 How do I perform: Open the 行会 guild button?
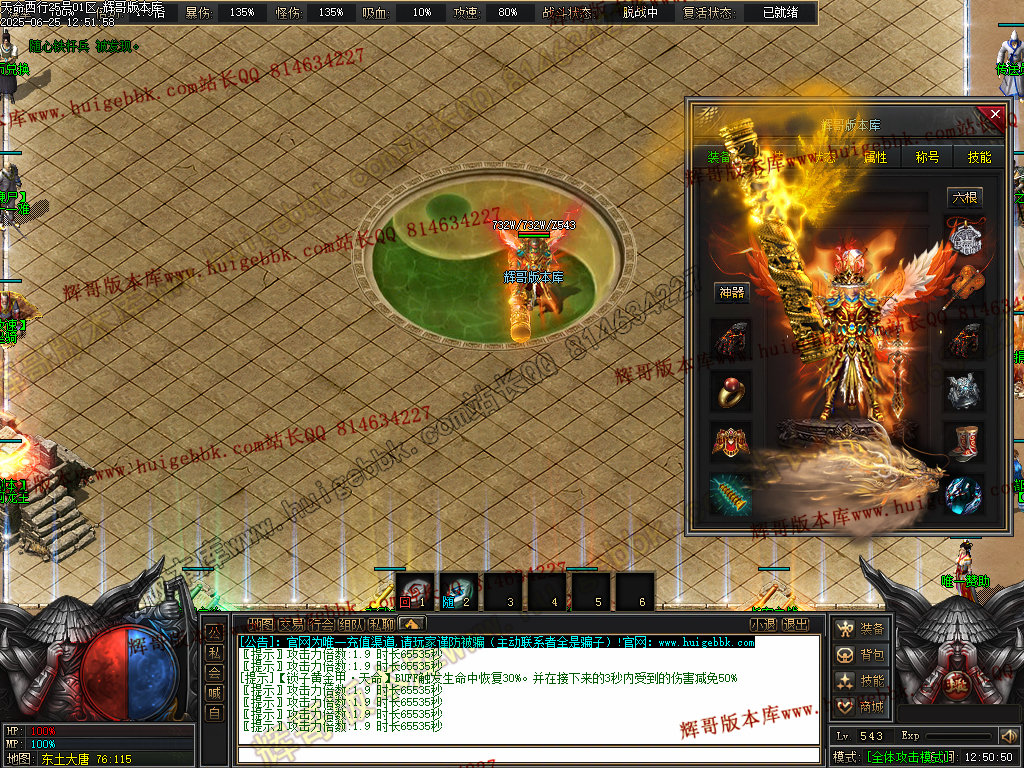321,625
